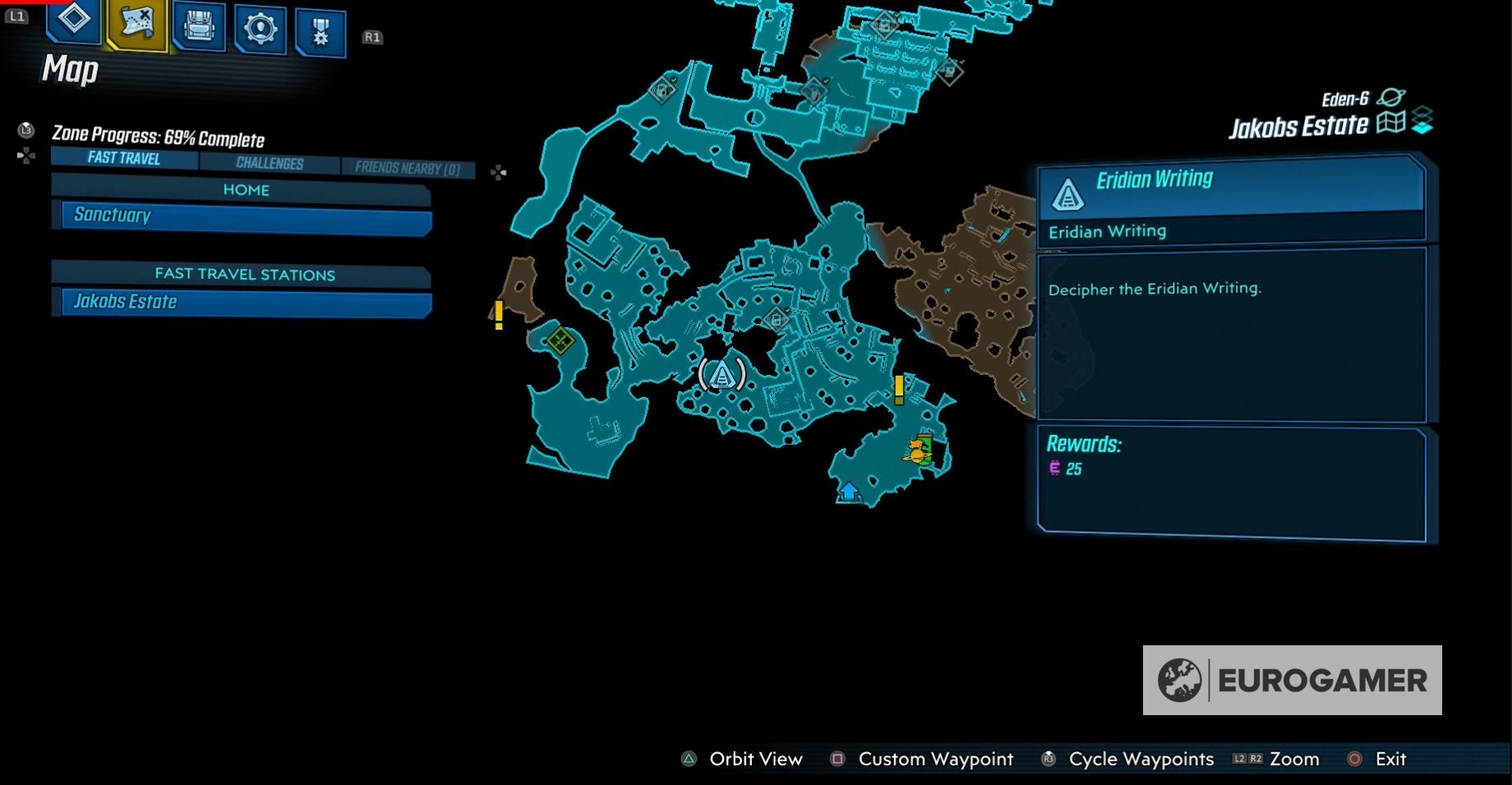
Task: Click the Social gear icon
Action: (259, 27)
